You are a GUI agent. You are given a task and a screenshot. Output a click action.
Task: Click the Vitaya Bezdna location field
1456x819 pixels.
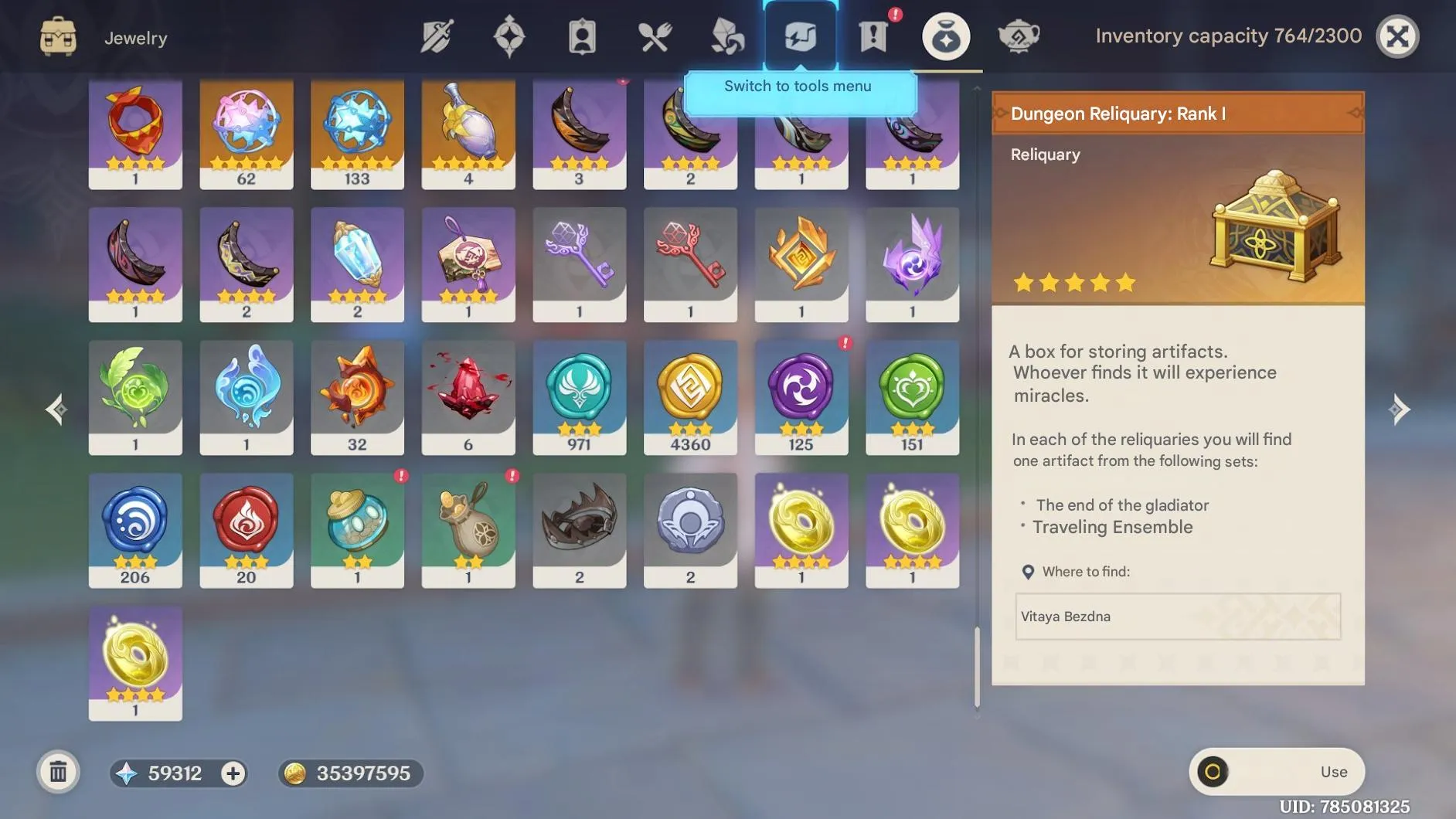1177,617
